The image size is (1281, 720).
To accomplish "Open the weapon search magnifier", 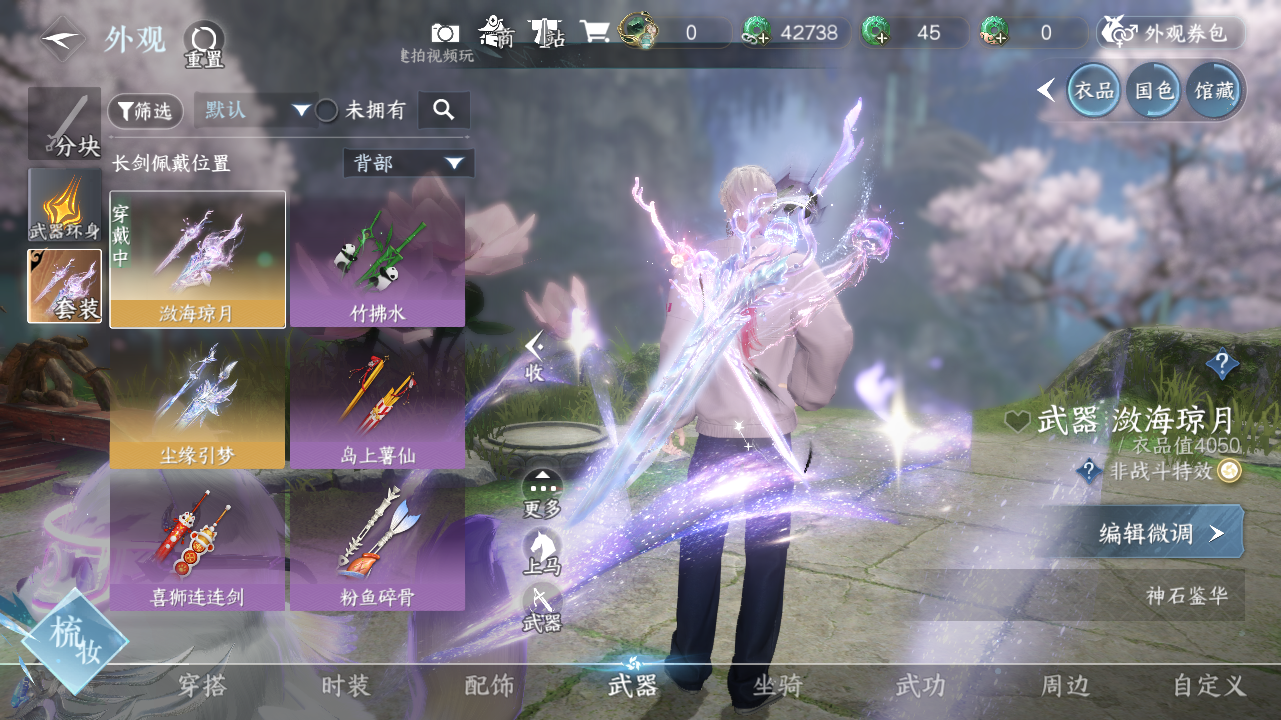I will (x=444, y=110).
